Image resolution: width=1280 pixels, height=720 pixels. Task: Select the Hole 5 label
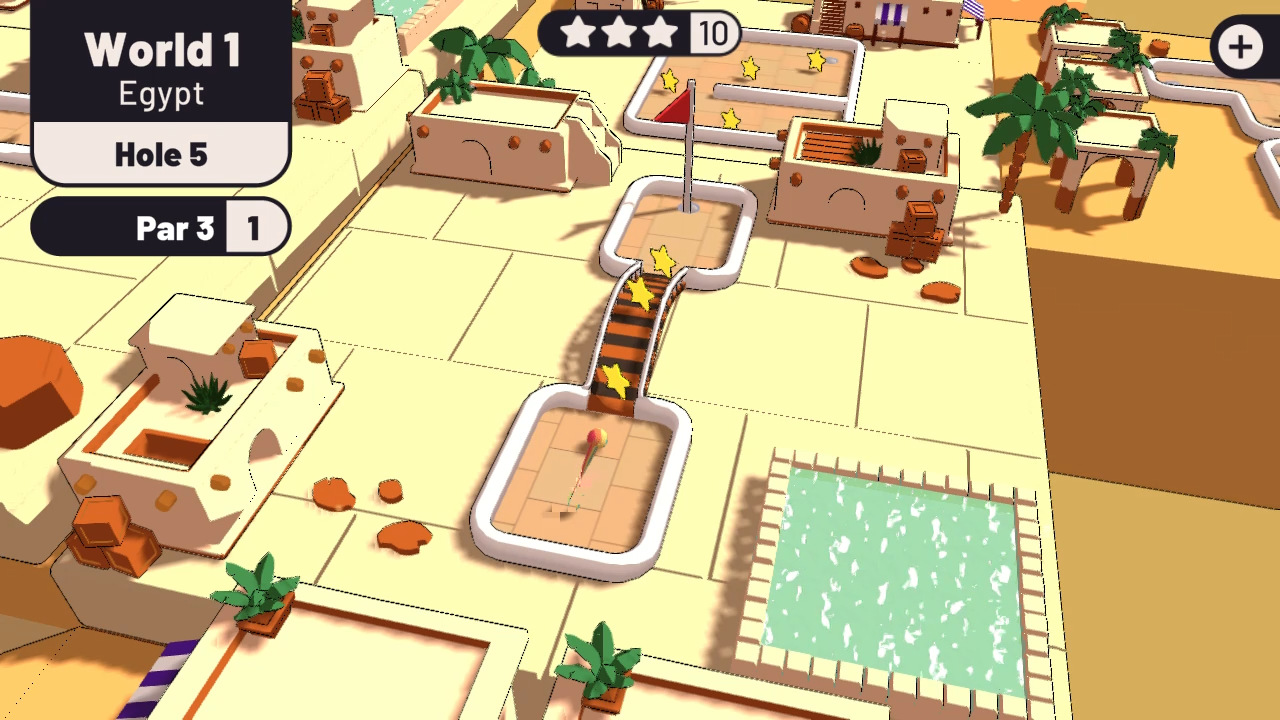point(161,154)
